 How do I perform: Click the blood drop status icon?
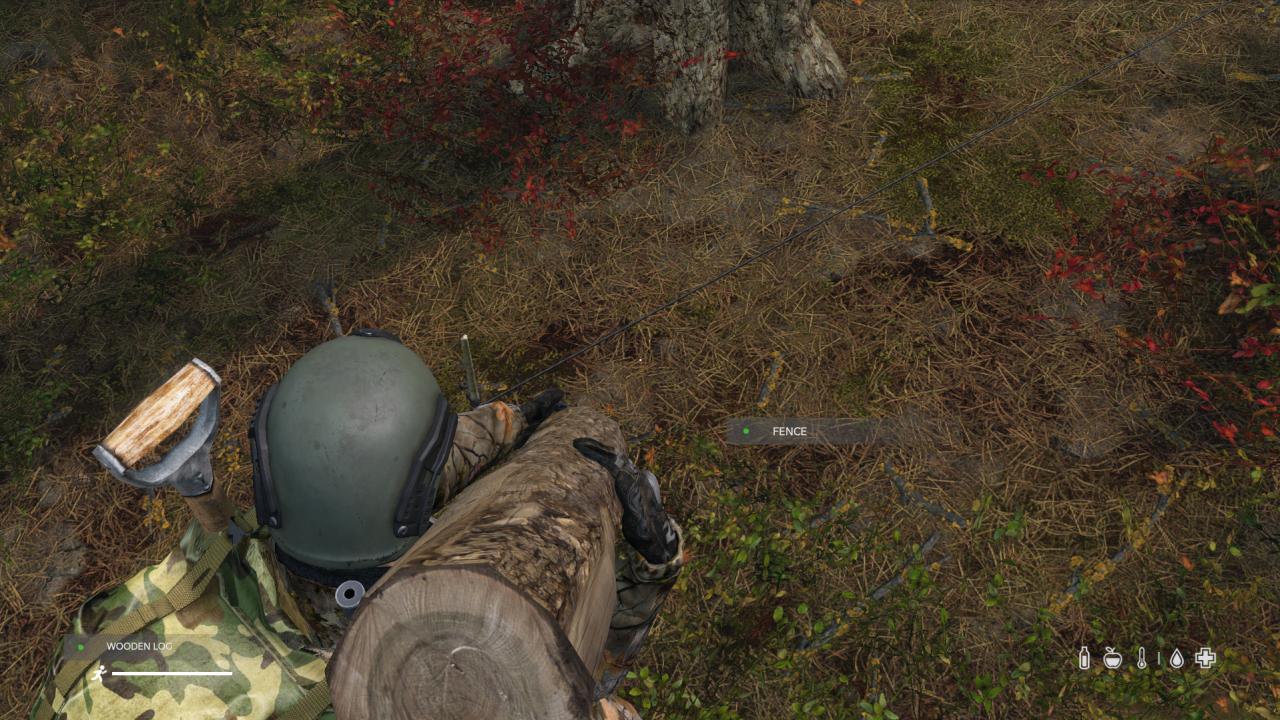click(1176, 658)
